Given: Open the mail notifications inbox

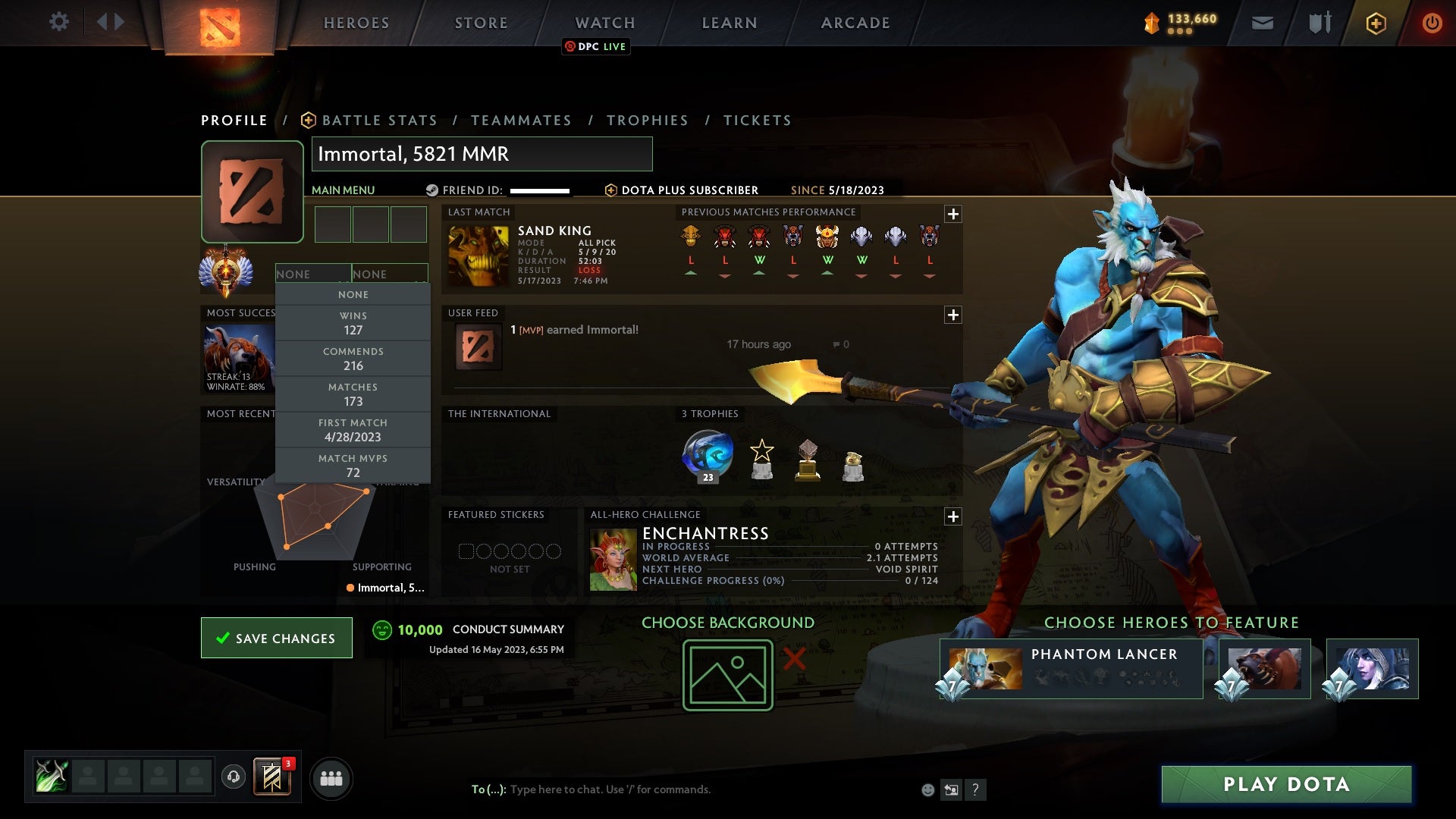Looking at the screenshot, I should pos(1263,23).
